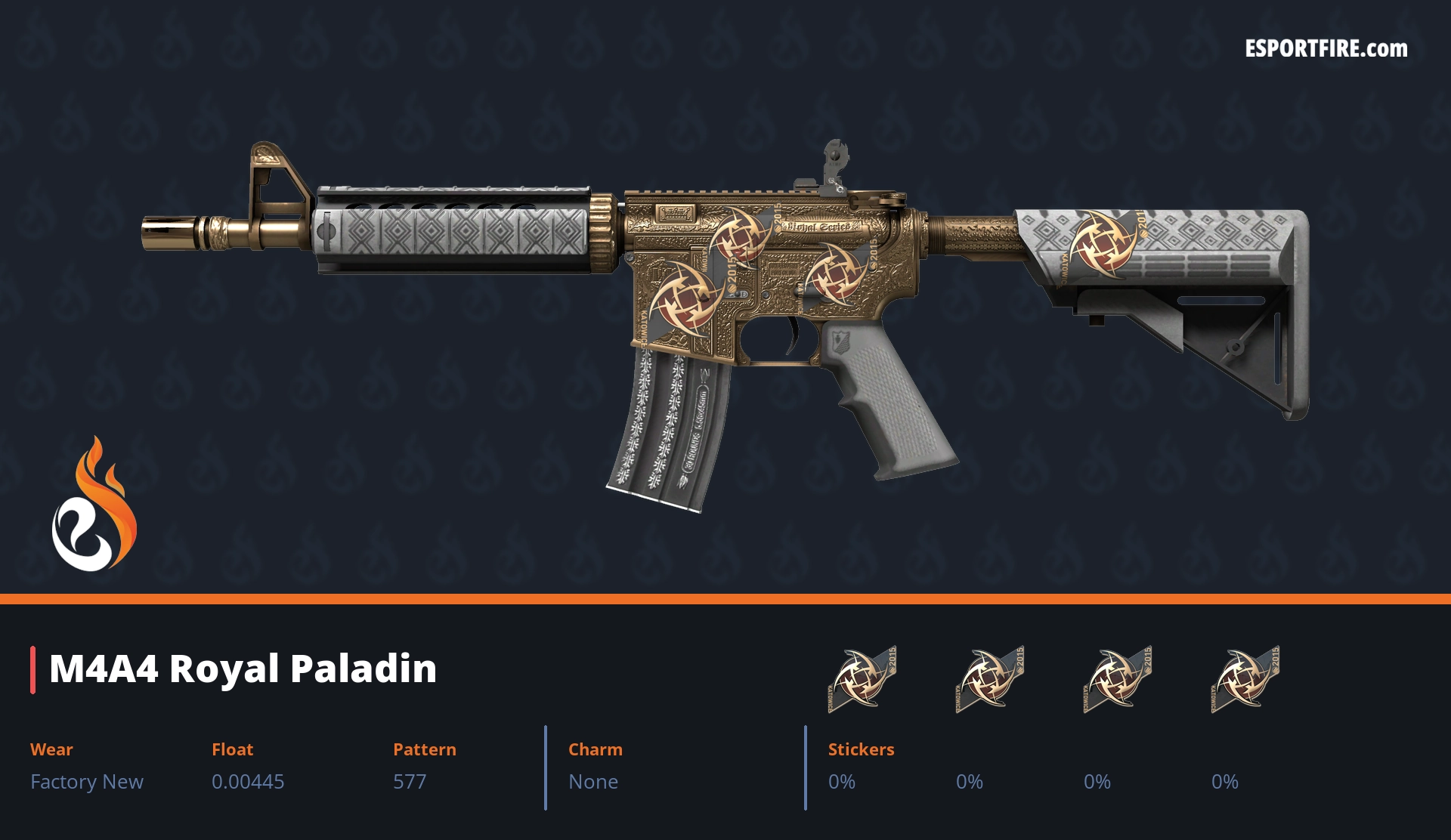Click the Esportfire flame logo

coord(94,505)
